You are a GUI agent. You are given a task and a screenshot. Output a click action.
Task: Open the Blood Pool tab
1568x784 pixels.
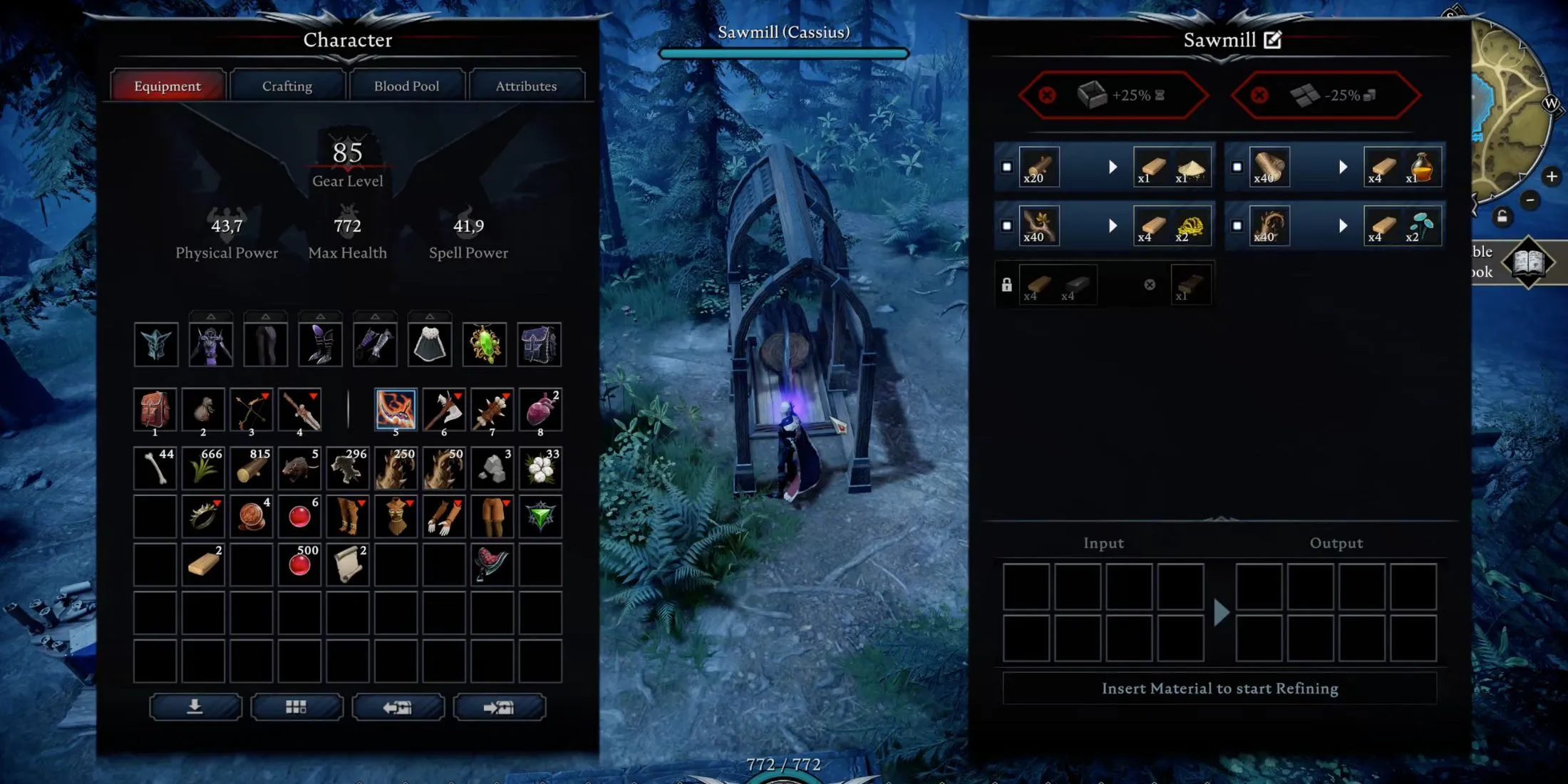pos(407,85)
